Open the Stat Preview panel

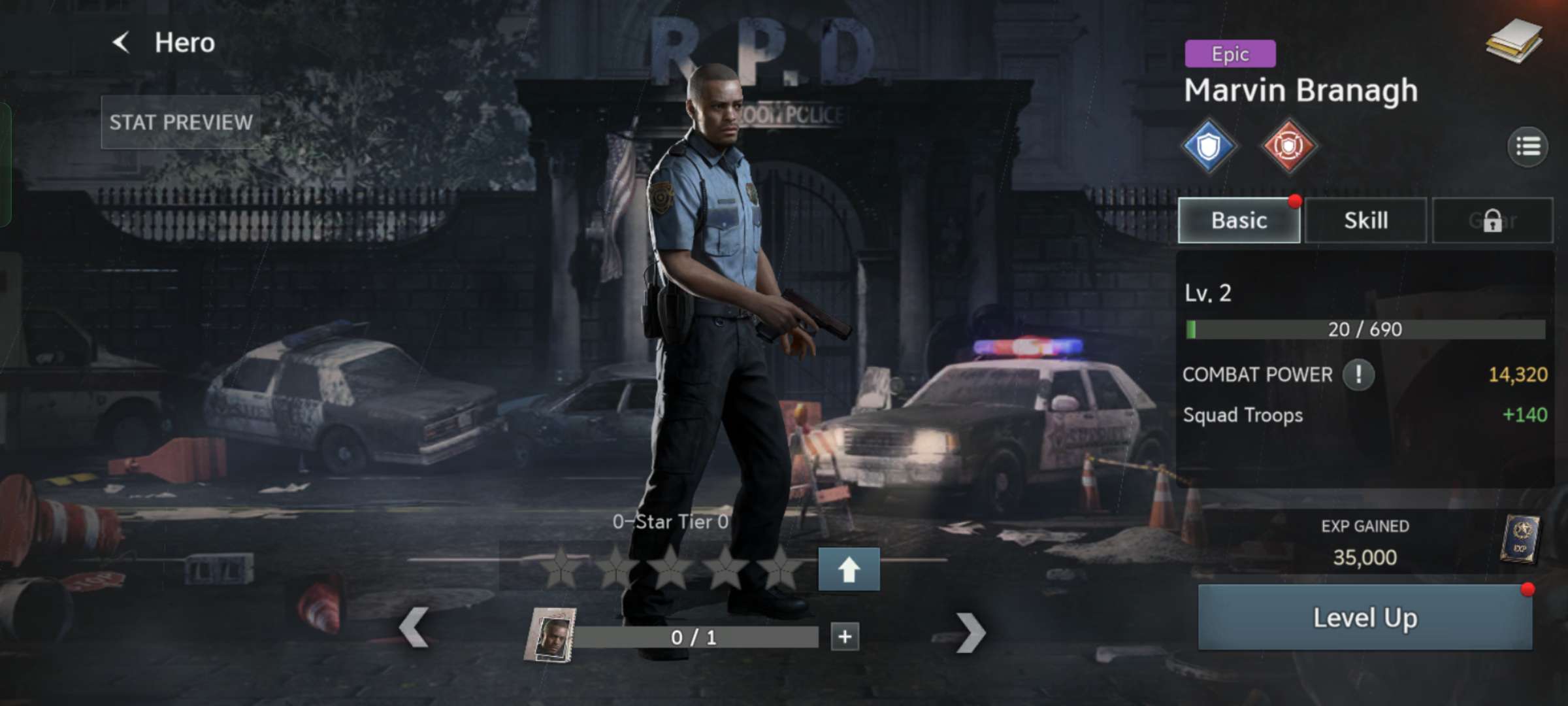pos(180,122)
